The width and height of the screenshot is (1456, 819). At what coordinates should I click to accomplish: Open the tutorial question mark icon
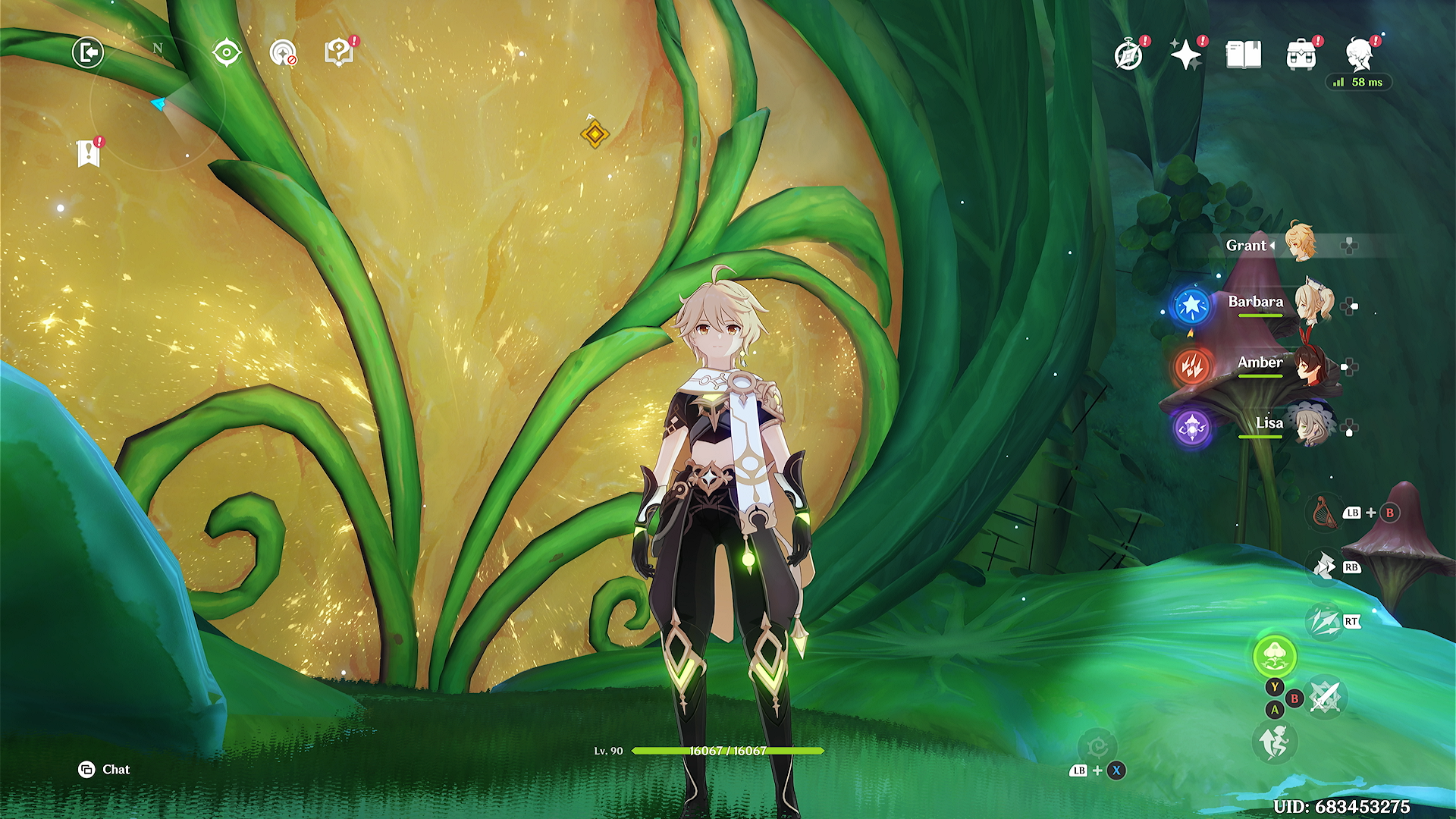(338, 53)
